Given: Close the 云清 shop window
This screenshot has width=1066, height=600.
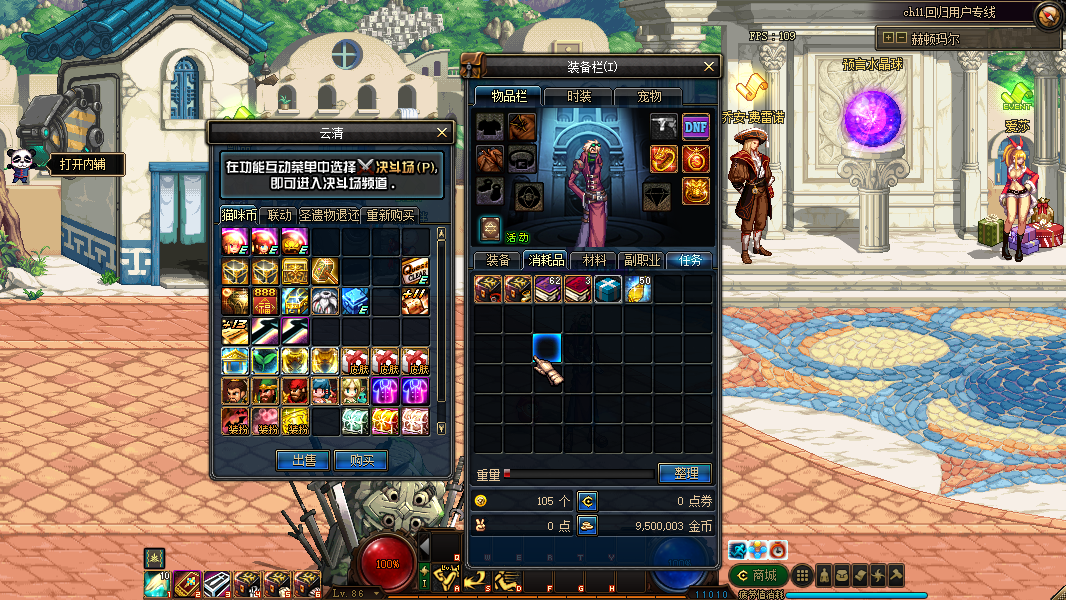Looking at the screenshot, I should click(x=443, y=132).
